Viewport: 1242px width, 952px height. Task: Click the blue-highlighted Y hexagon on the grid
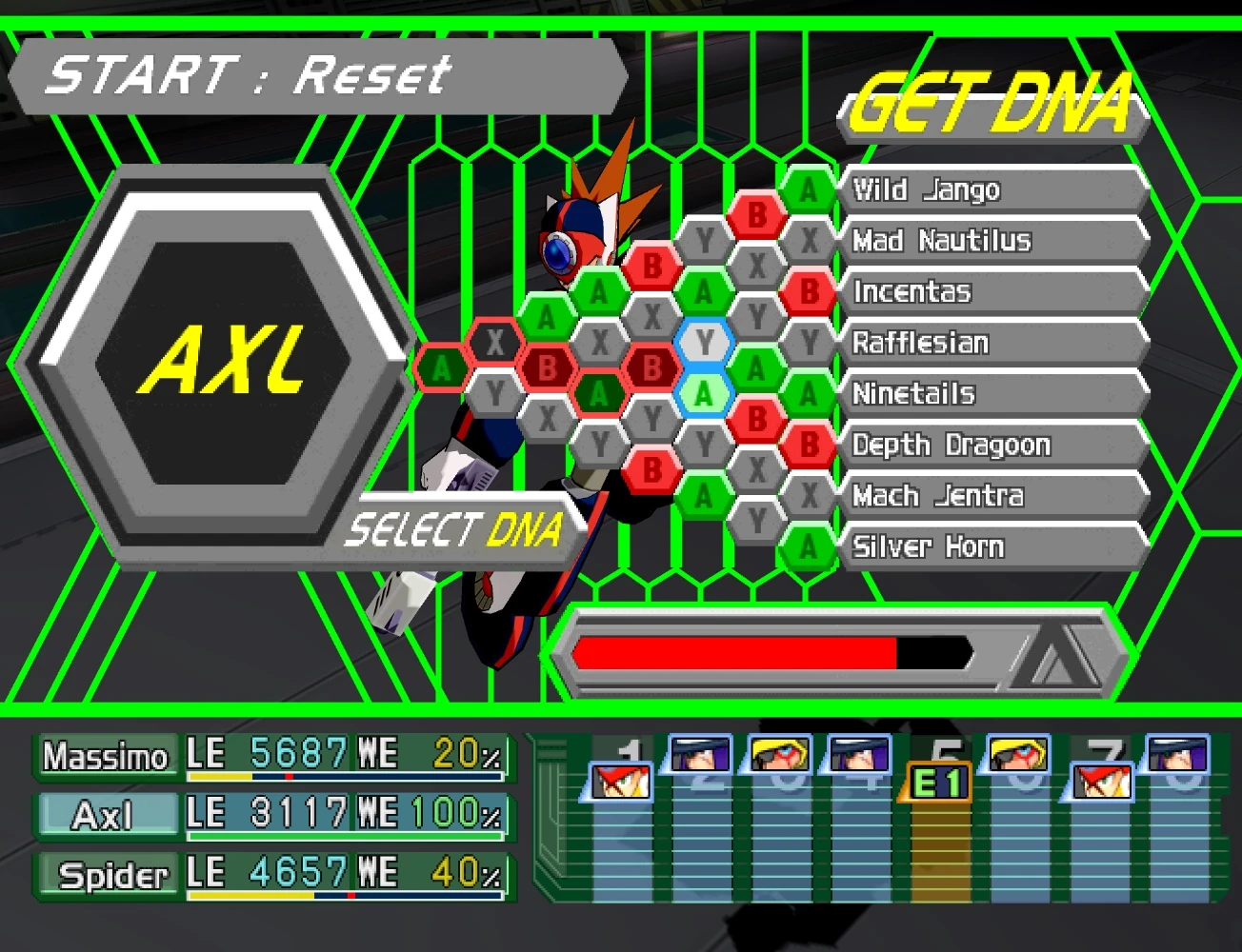705,340
